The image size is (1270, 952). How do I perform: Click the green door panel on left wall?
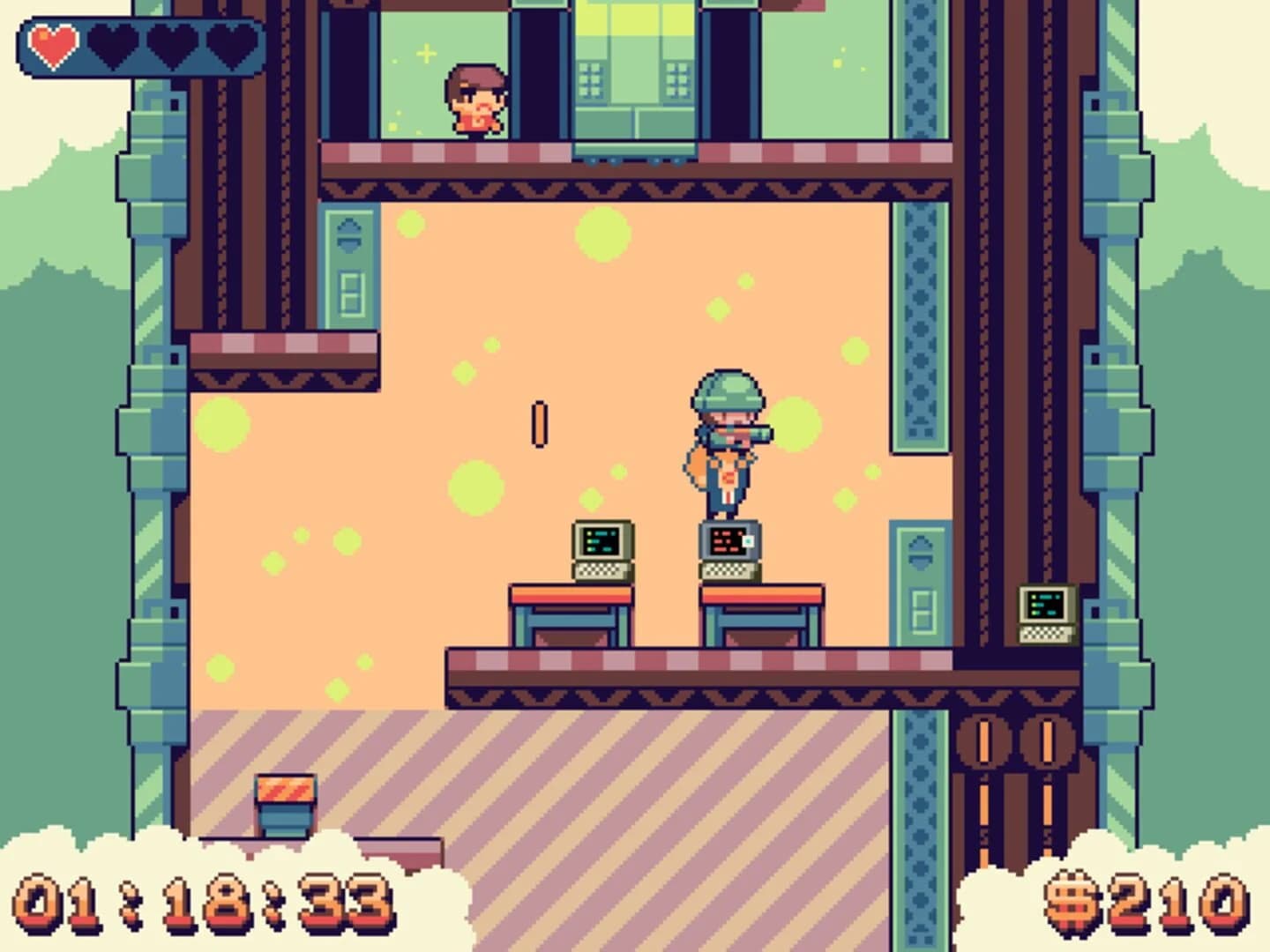349,264
